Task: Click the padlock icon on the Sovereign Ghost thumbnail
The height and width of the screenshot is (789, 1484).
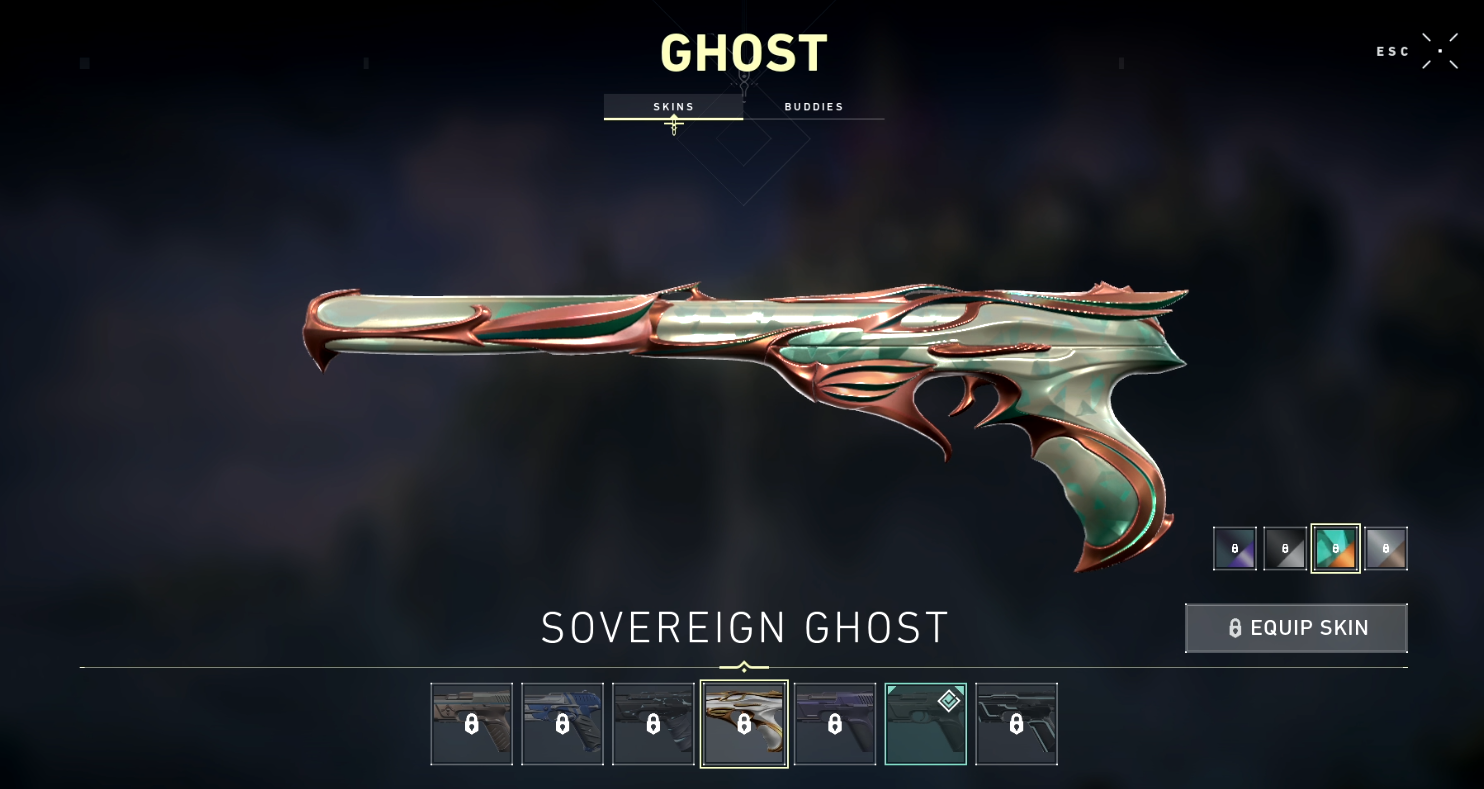Action: click(x=744, y=723)
